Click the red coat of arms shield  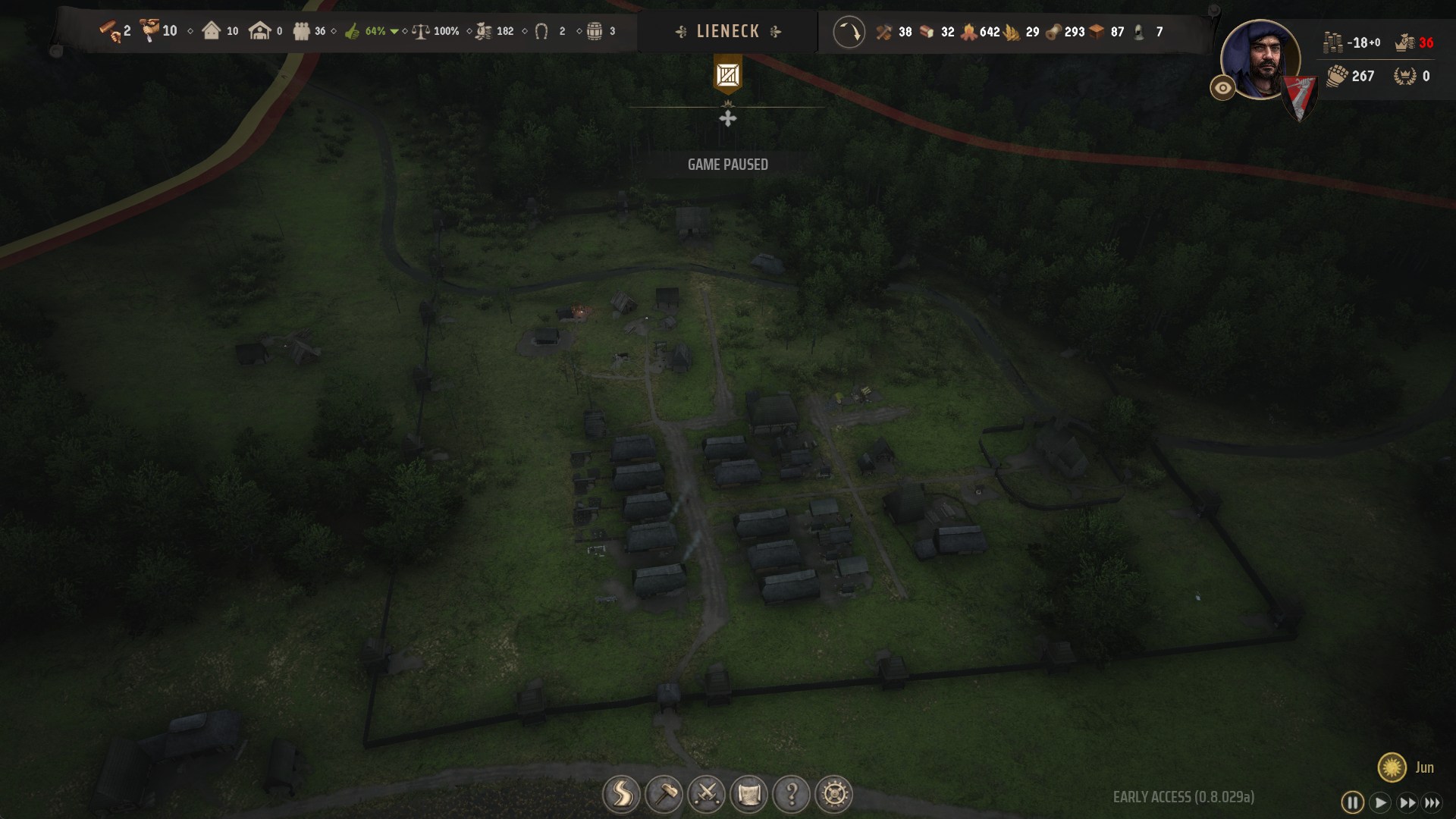click(1299, 99)
